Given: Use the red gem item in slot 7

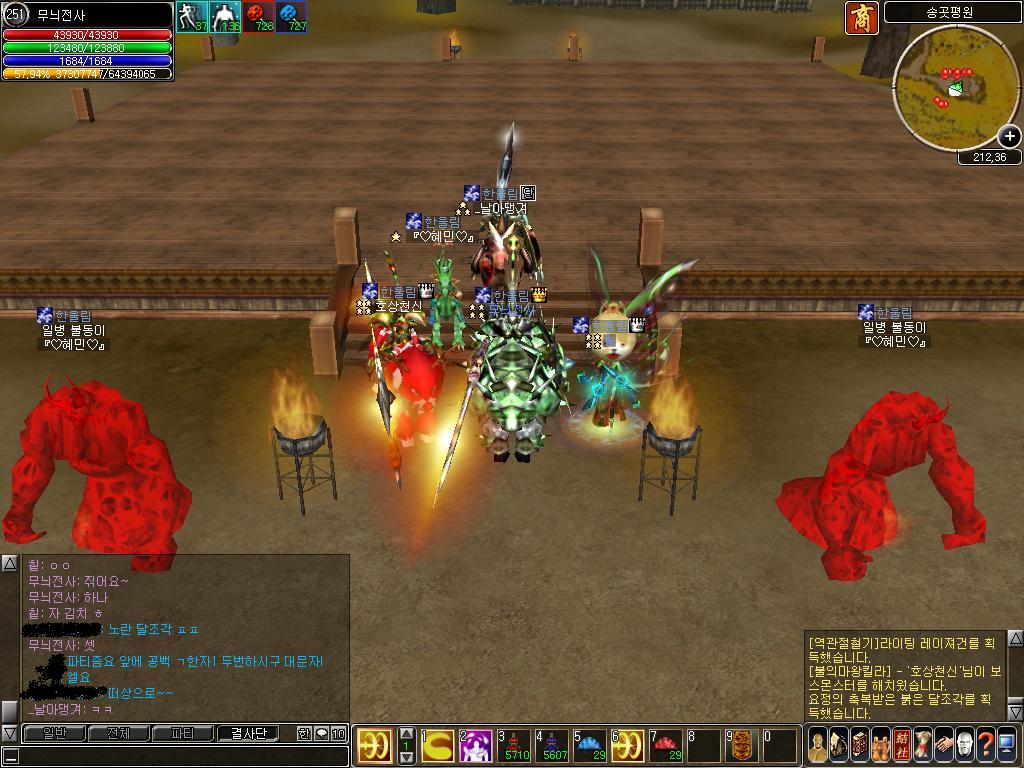Looking at the screenshot, I should [x=666, y=745].
